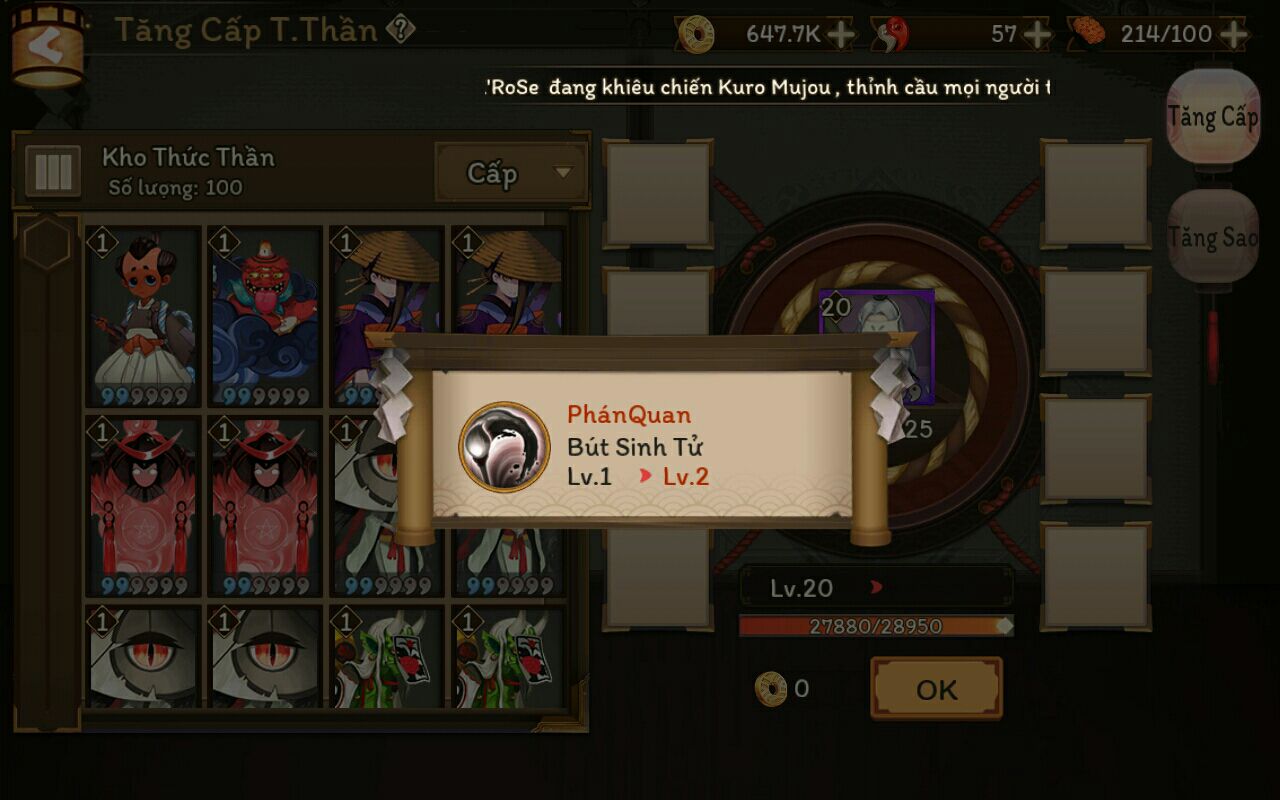The image size is (1280, 800).
Task: Confirm with the OK button
Action: pos(936,689)
